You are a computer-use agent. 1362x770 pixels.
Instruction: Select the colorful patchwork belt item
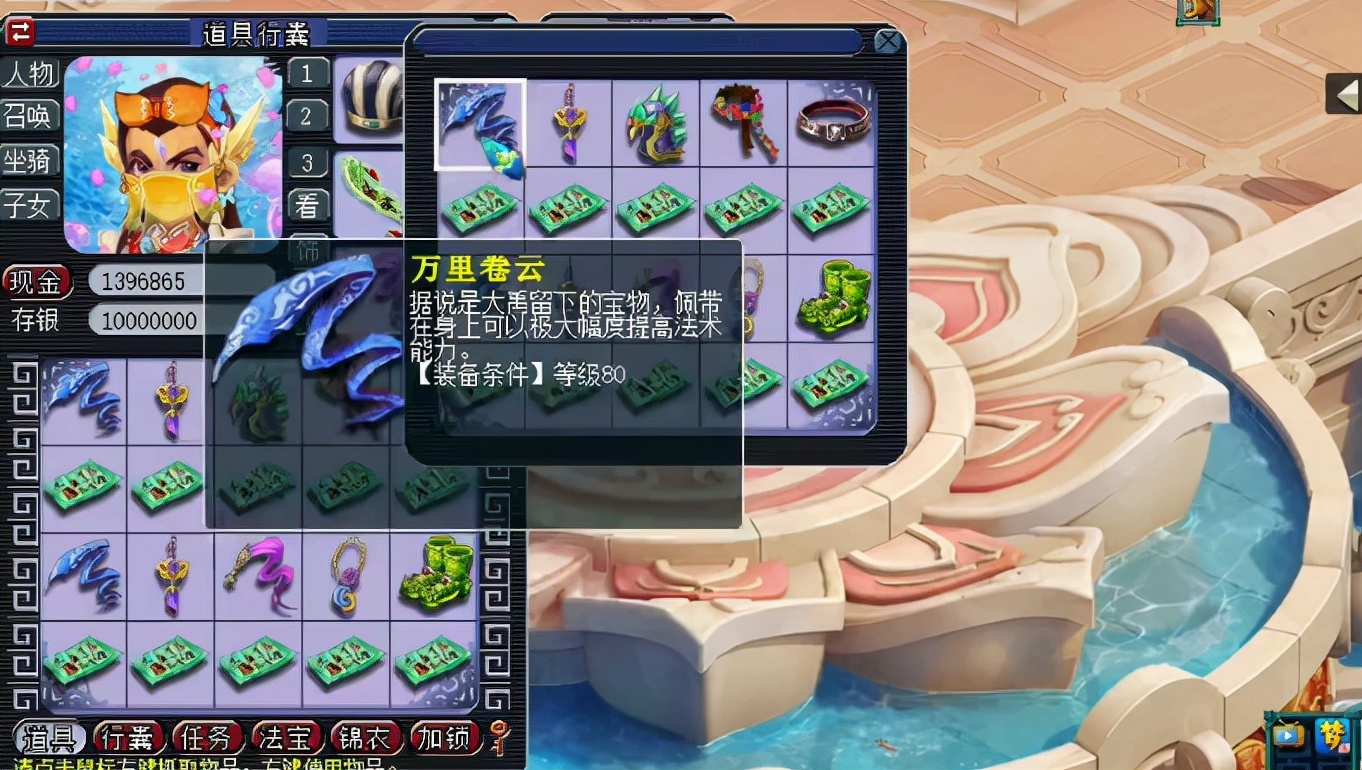click(743, 123)
